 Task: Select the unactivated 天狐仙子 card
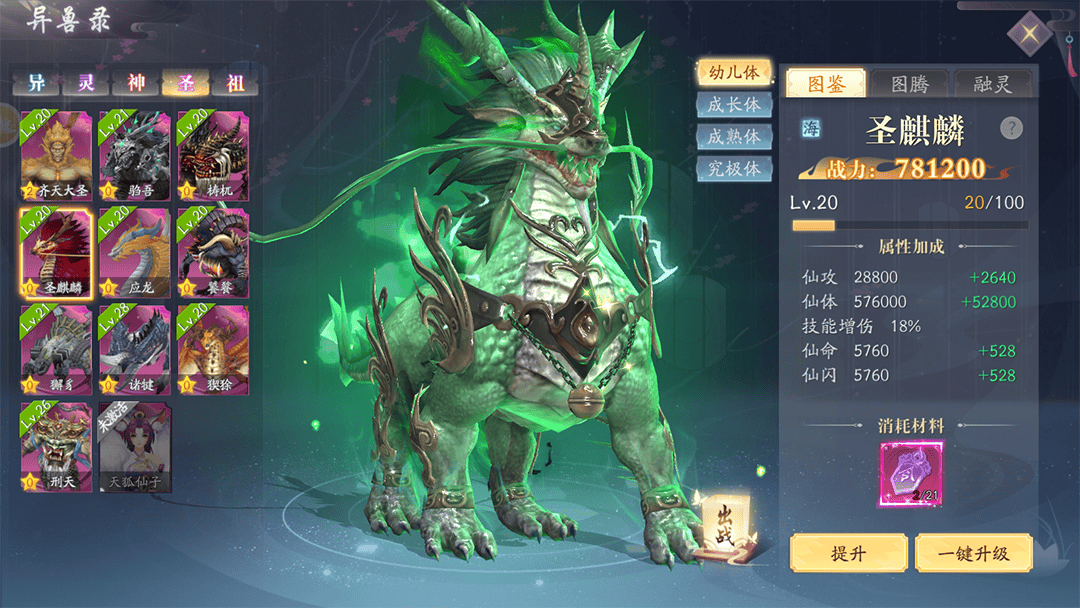(x=134, y=446)
